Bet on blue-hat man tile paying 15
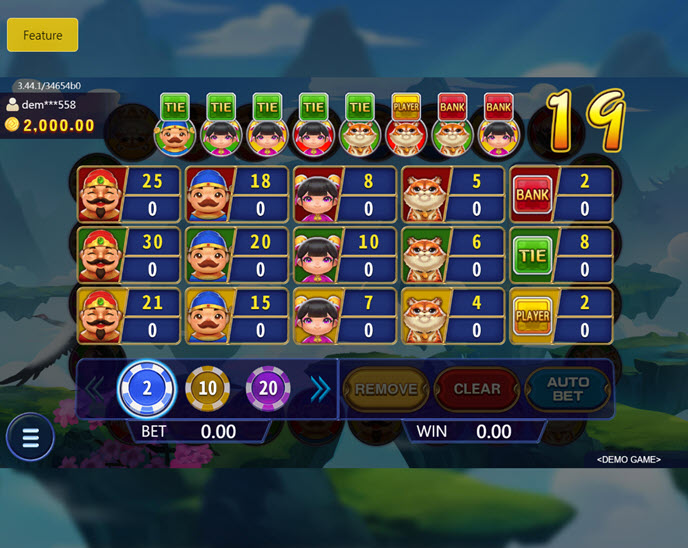Image resolution: width=688 pixels, height=548 pixels. [237, 316]
